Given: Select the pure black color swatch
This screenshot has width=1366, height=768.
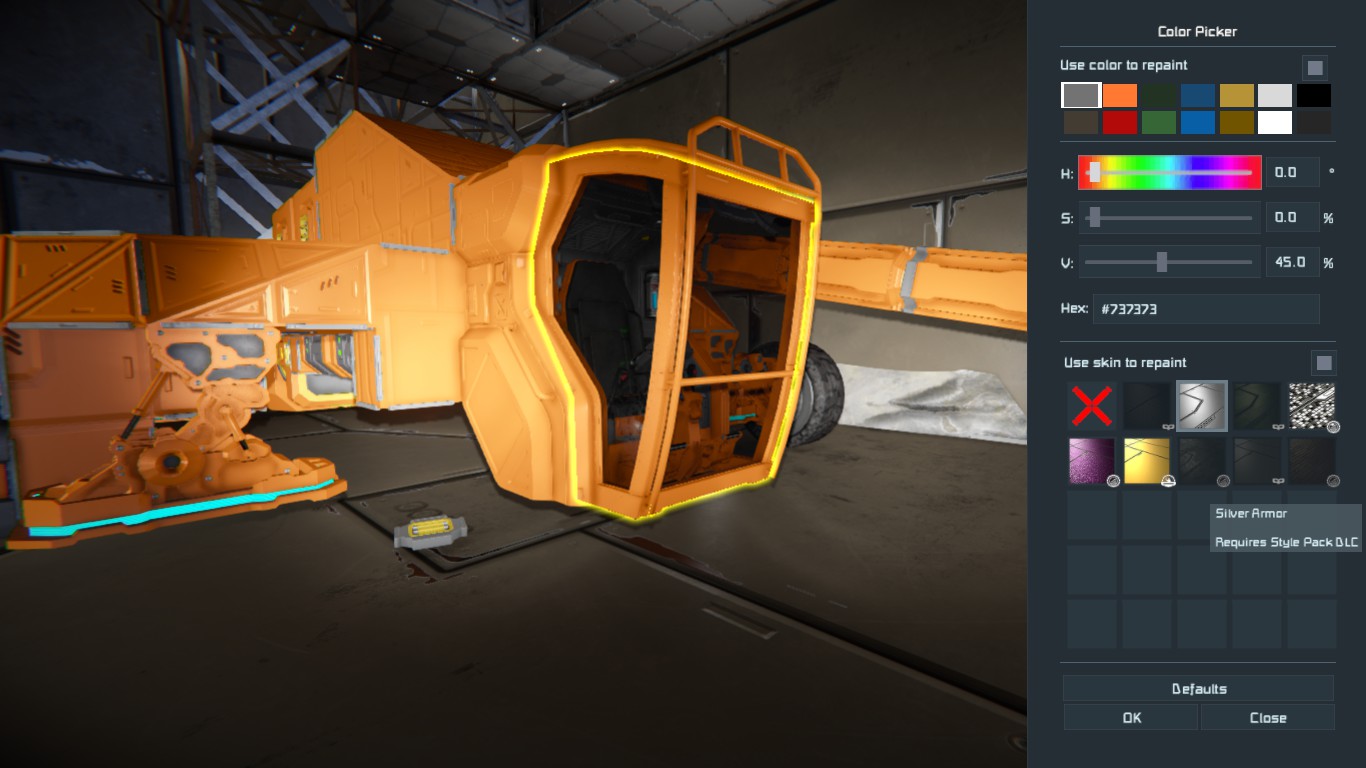Looking at the screenshot, I should (1314, 96).
